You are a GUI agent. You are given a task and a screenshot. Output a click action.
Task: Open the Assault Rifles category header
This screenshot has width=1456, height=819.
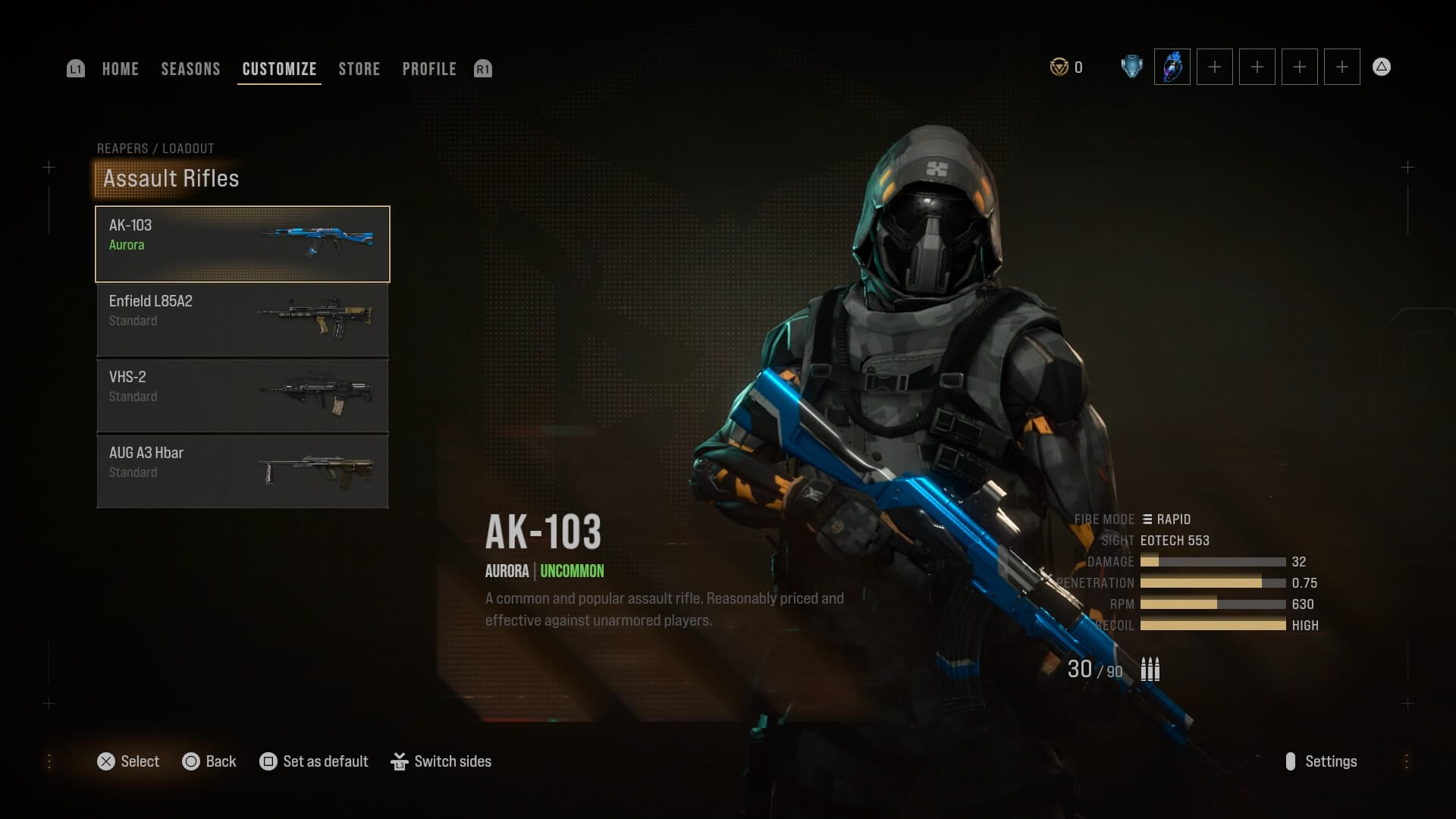(x=170, y=179)
